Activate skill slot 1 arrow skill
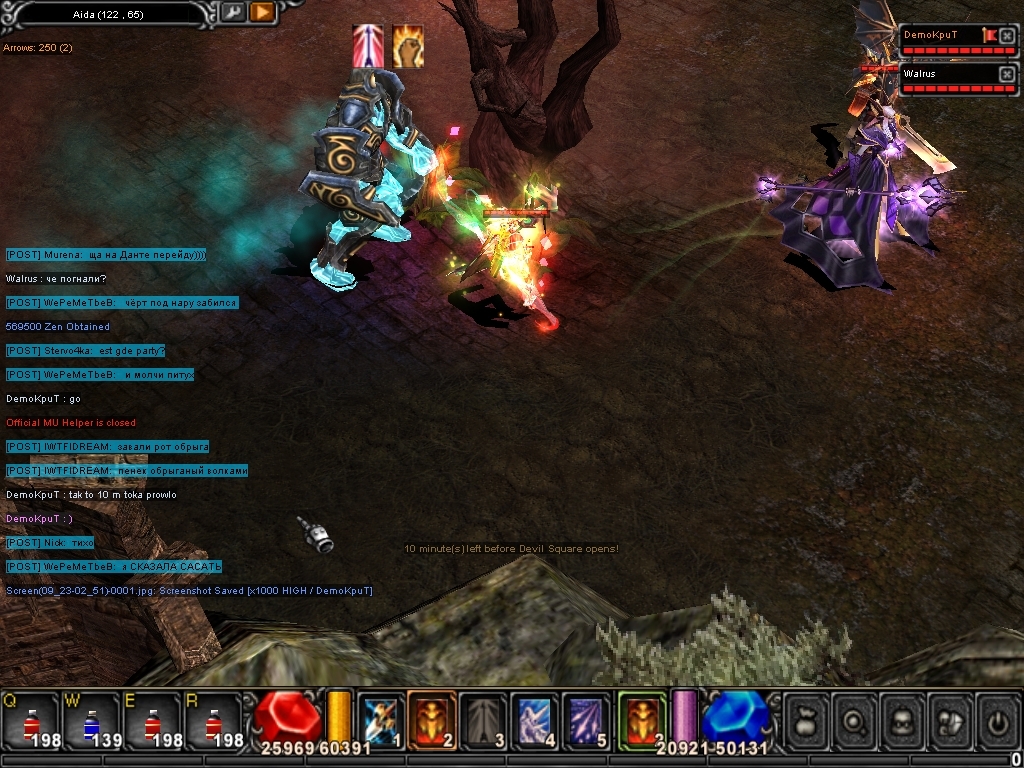 pos(381,720)
